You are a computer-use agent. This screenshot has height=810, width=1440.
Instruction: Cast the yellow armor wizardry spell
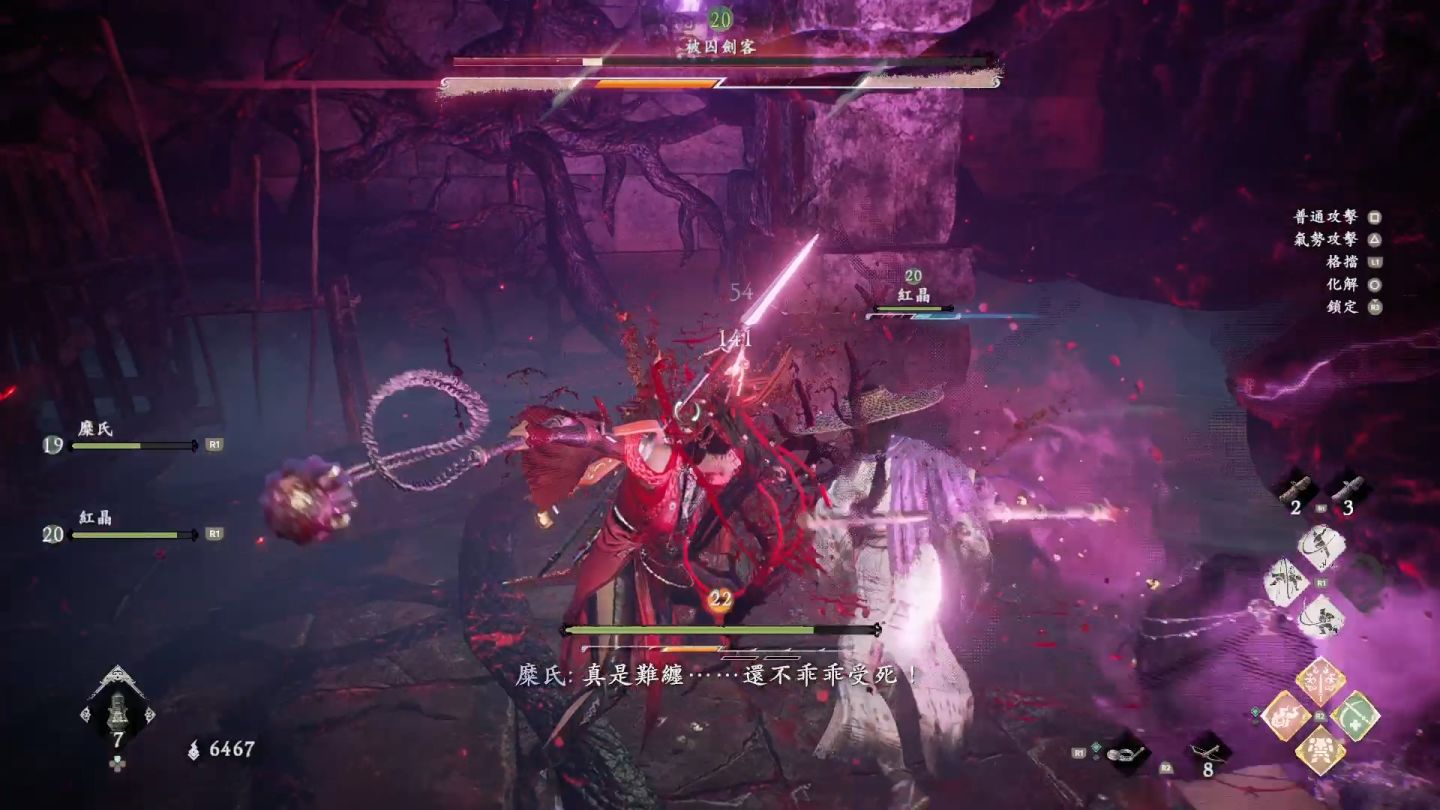(1320, 750)
